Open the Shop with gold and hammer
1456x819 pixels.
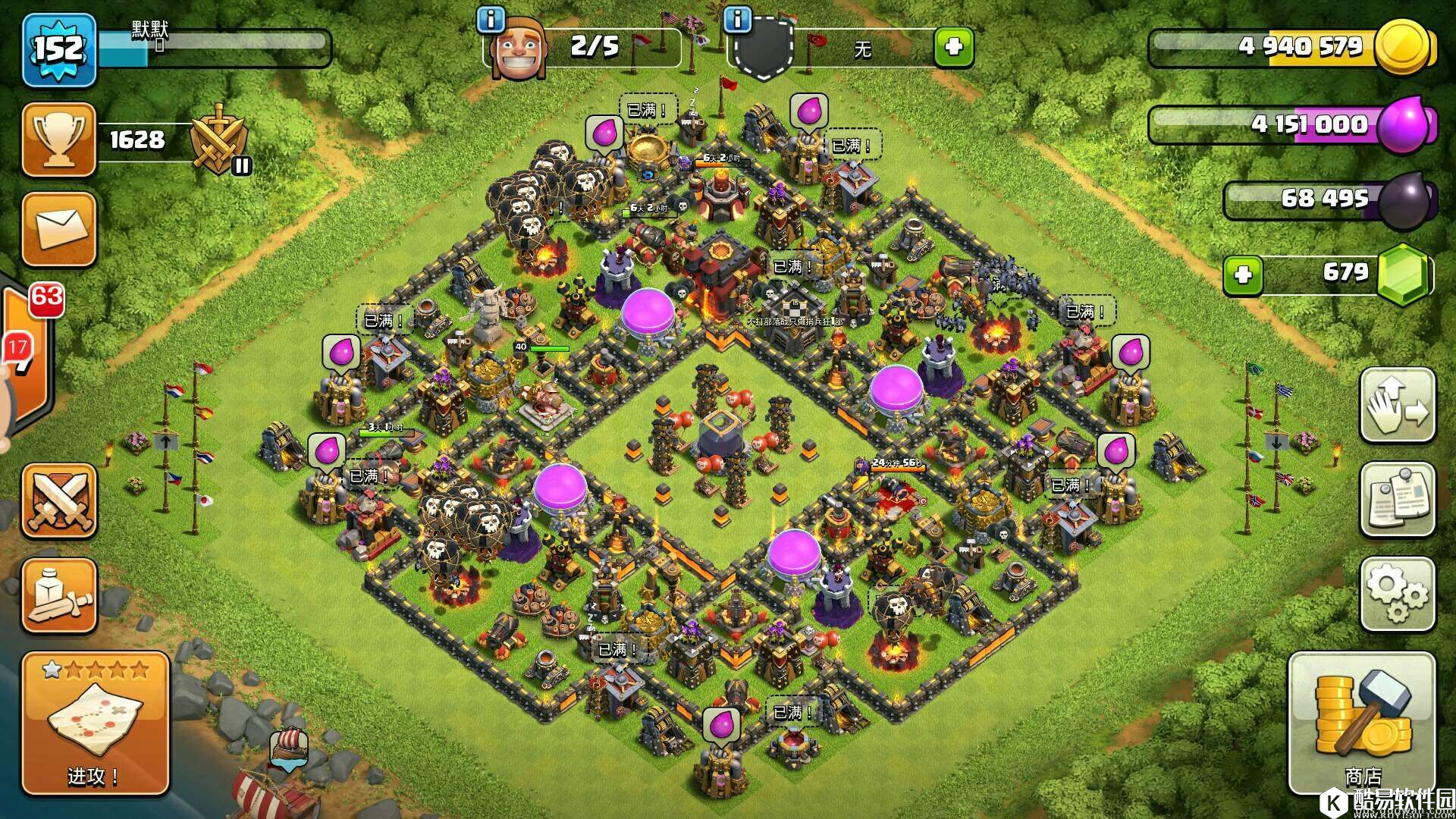pyautogui.click(x=1362, y=724)
